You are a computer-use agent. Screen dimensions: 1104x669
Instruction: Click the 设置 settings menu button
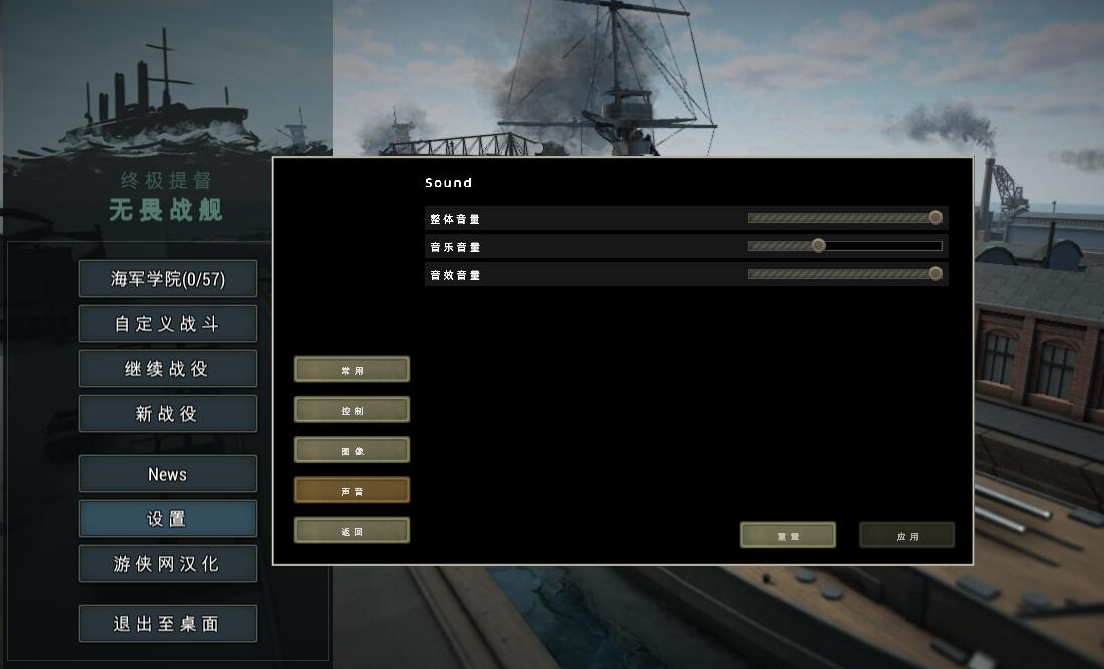coord(168,519)
